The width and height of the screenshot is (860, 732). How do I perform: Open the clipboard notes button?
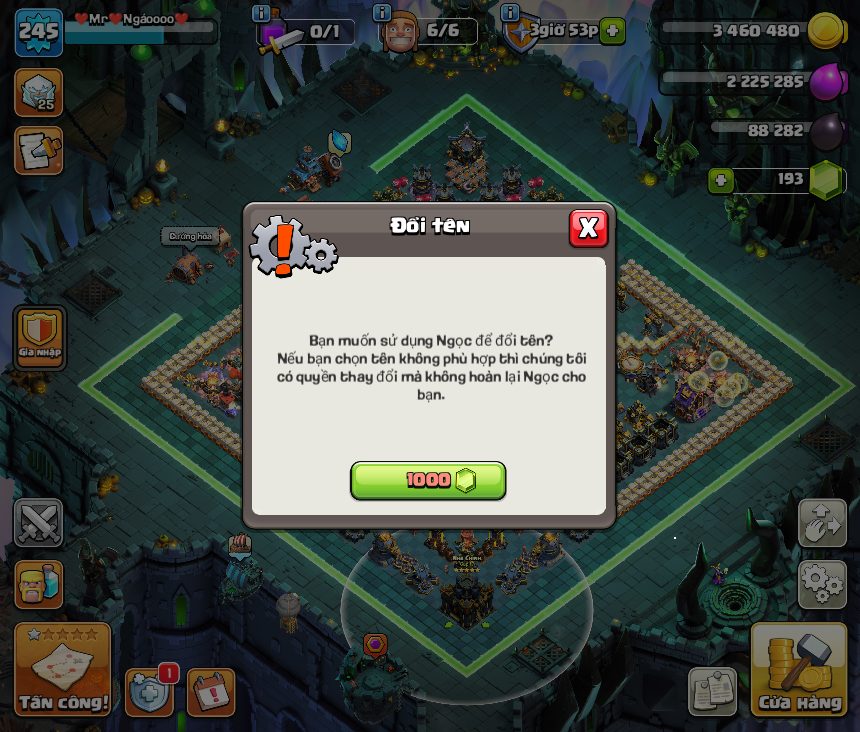coord(713,692)
